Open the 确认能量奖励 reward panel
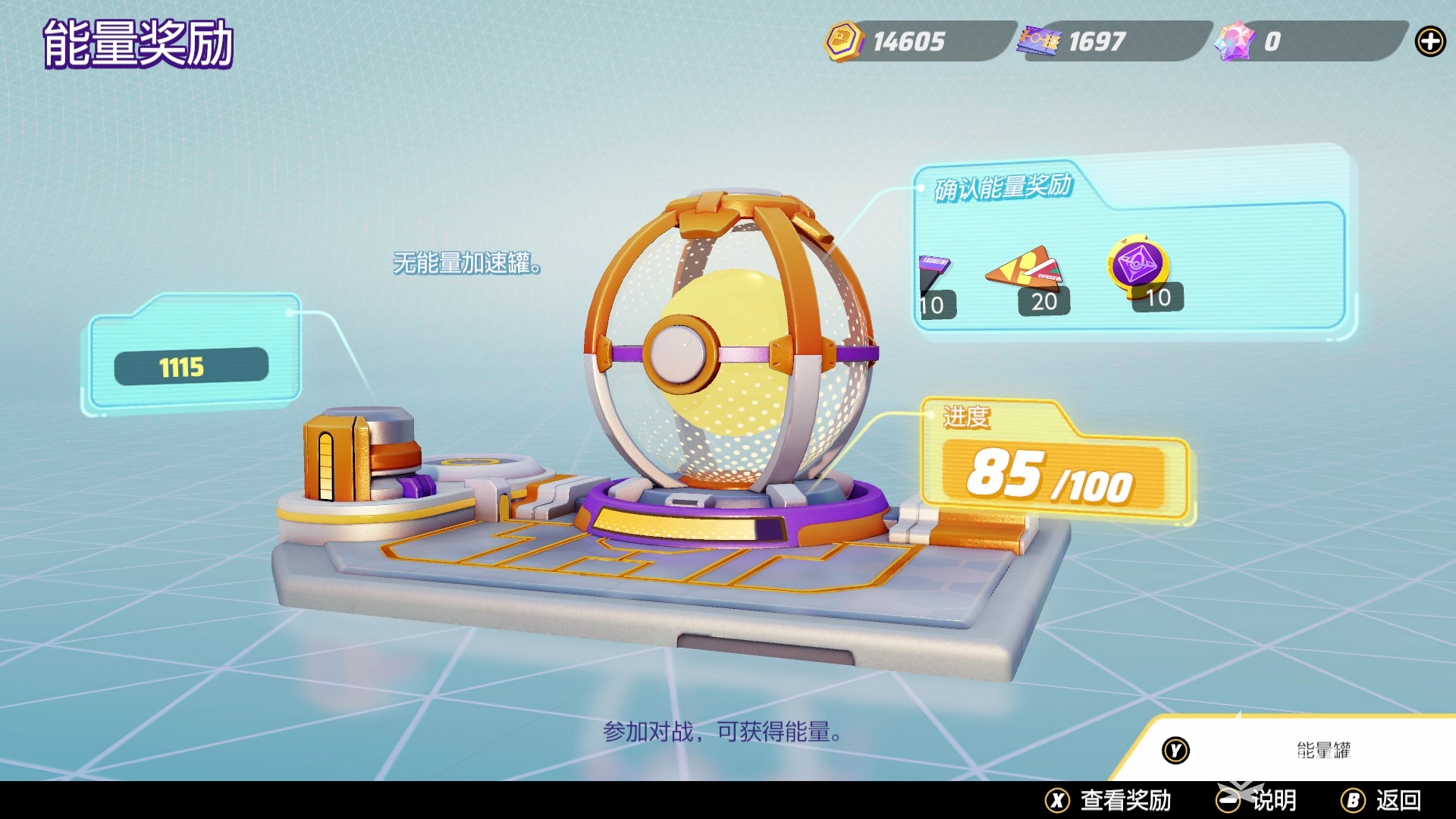This screenshot has height=819, width=1456. coord(1003,187)
